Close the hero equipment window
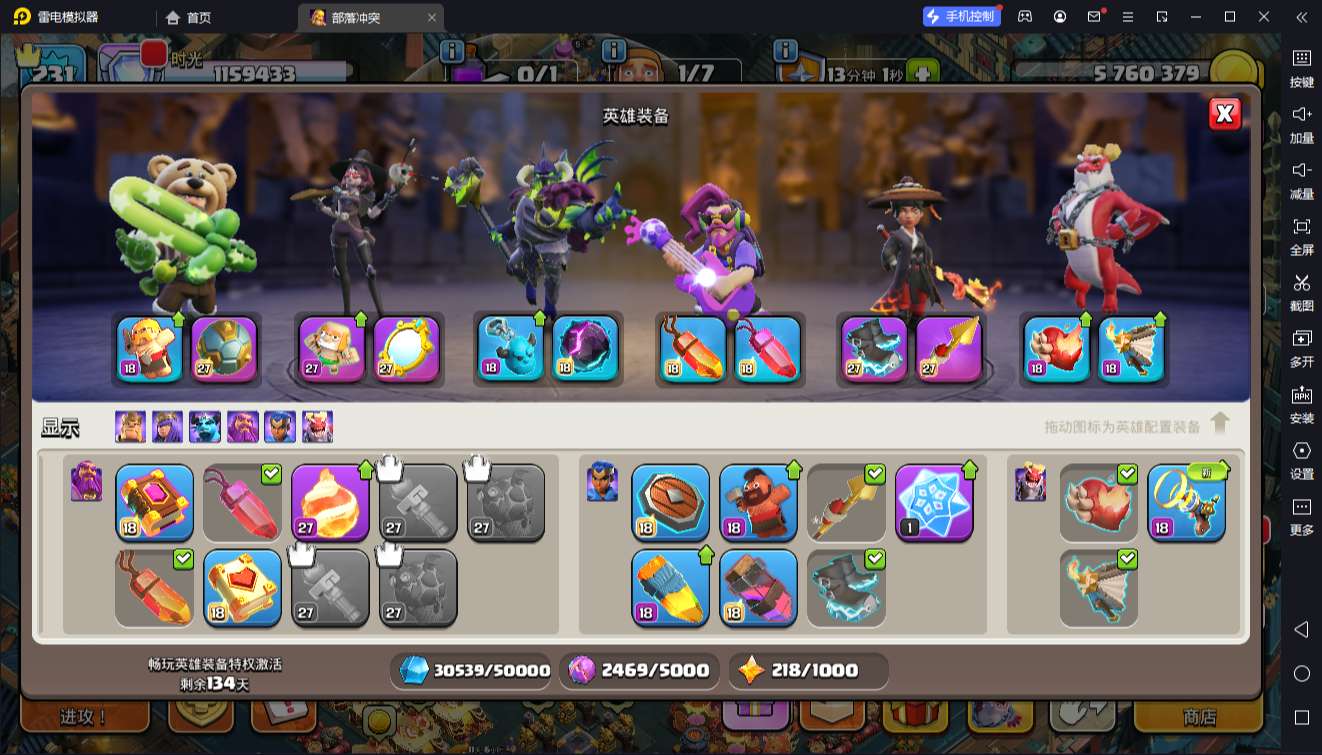Image resolution: width=1322 pixels, height=755 pixels. 1225,114
